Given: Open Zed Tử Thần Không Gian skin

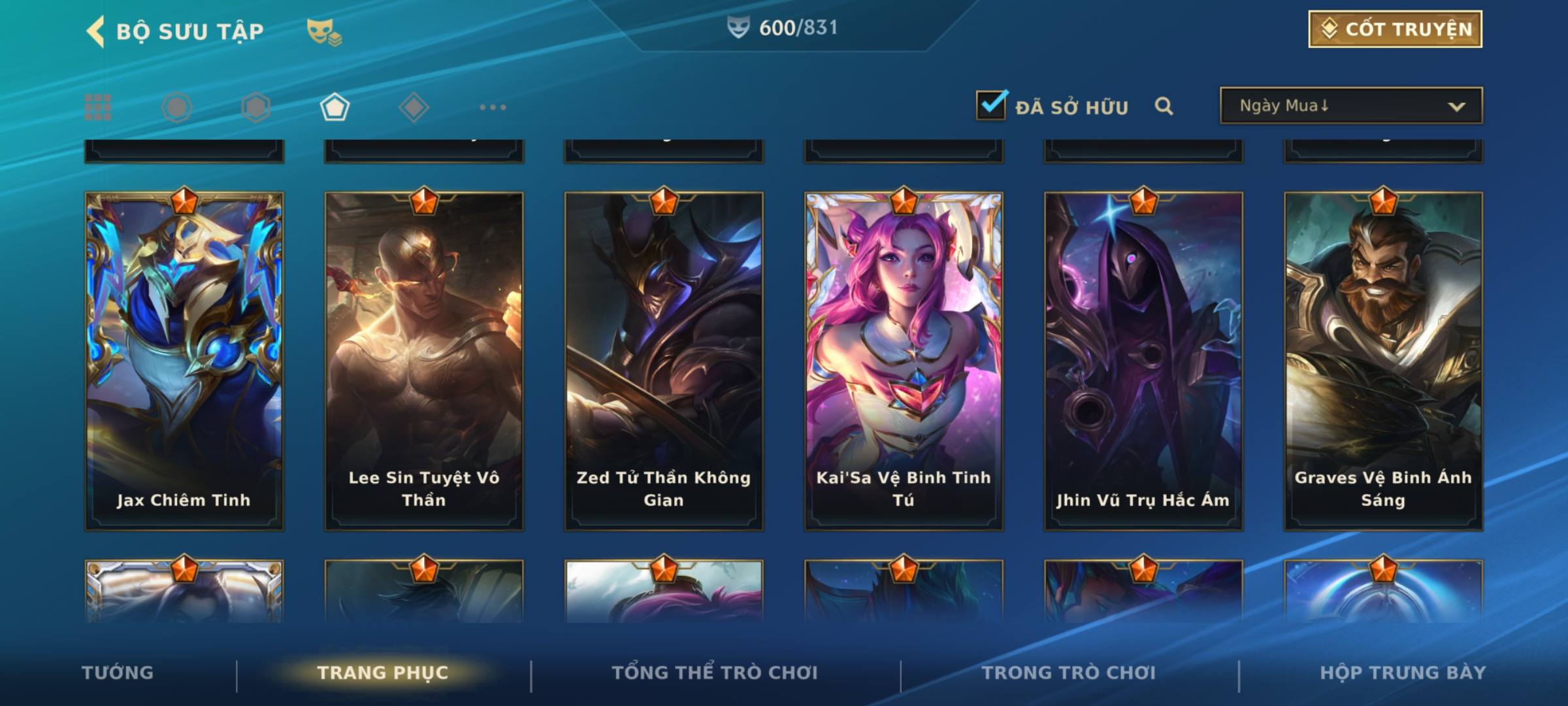Looking at the screenshot, I should pos(664,360).
